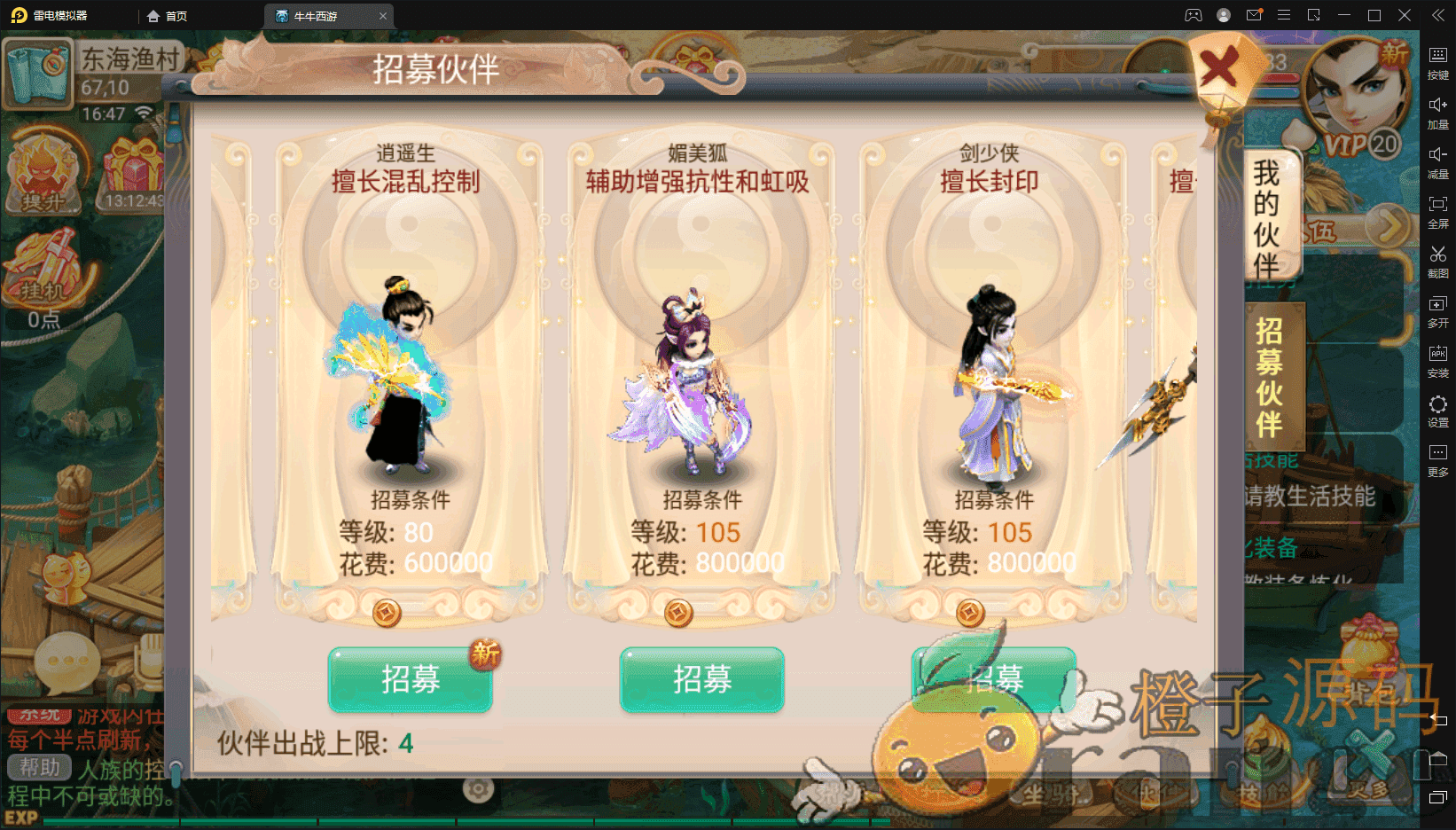Recruit 媚美狐 with the 招募 button
1456x830 pixels.
click(701, 679)
